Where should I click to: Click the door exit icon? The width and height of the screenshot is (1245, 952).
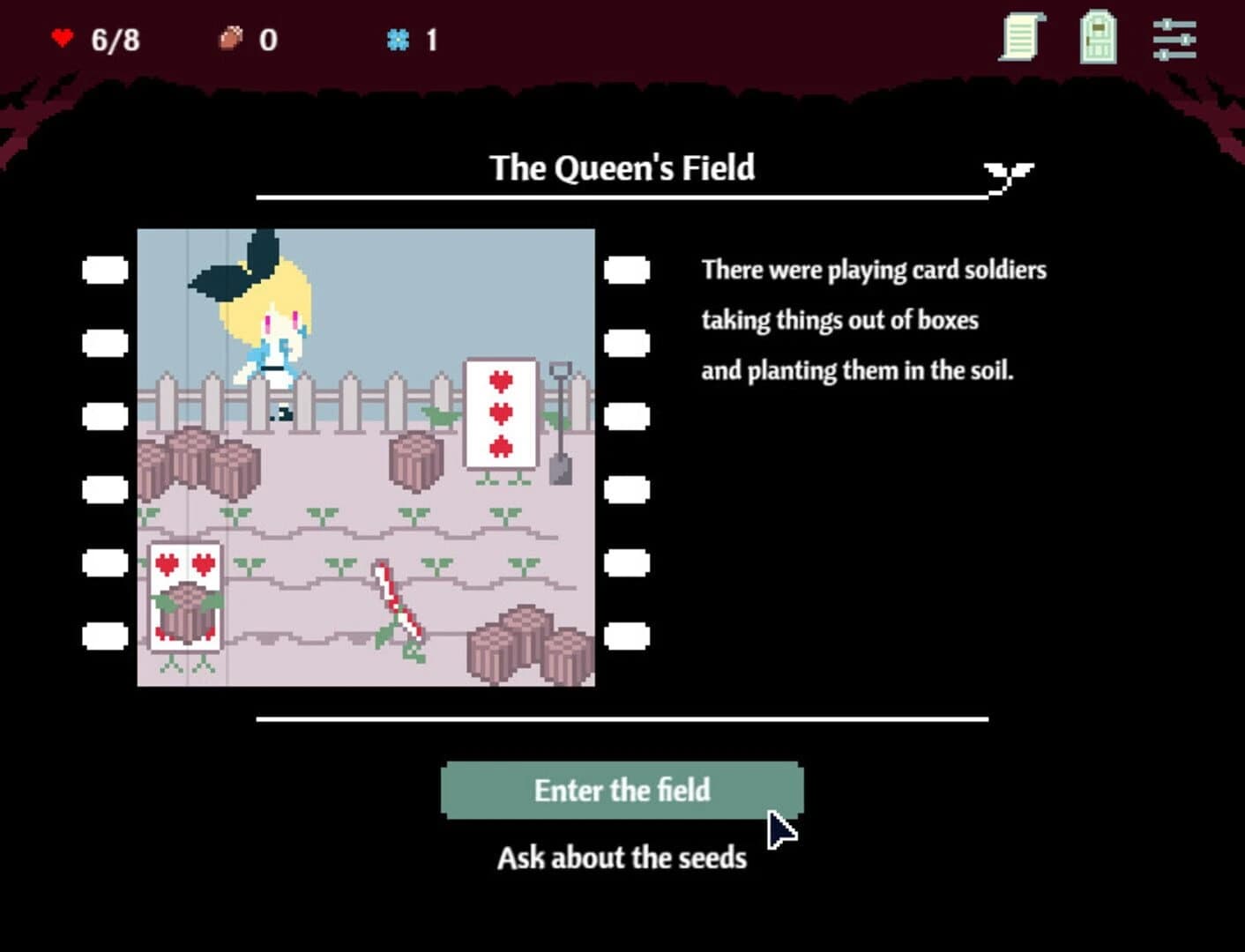point(1100,38)
